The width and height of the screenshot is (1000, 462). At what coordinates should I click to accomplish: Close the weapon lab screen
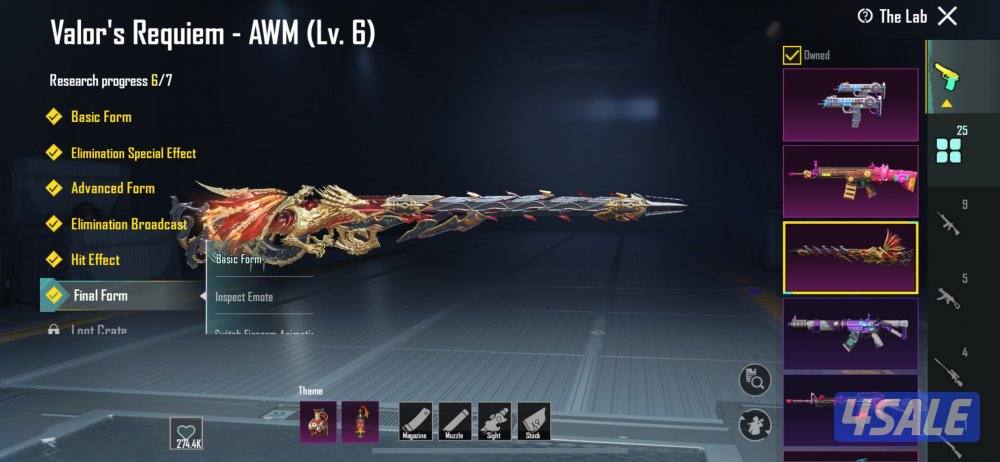947,15
